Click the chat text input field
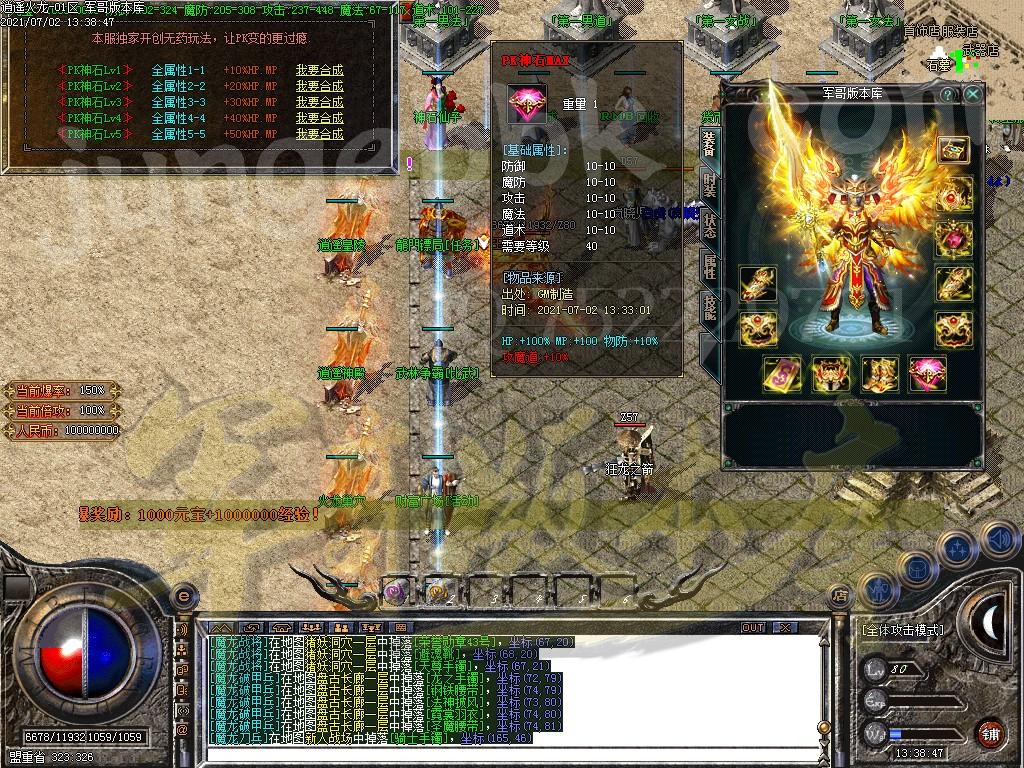This screenshot has height=768, width=1024. pyautogui.click(x=500, y=753)
